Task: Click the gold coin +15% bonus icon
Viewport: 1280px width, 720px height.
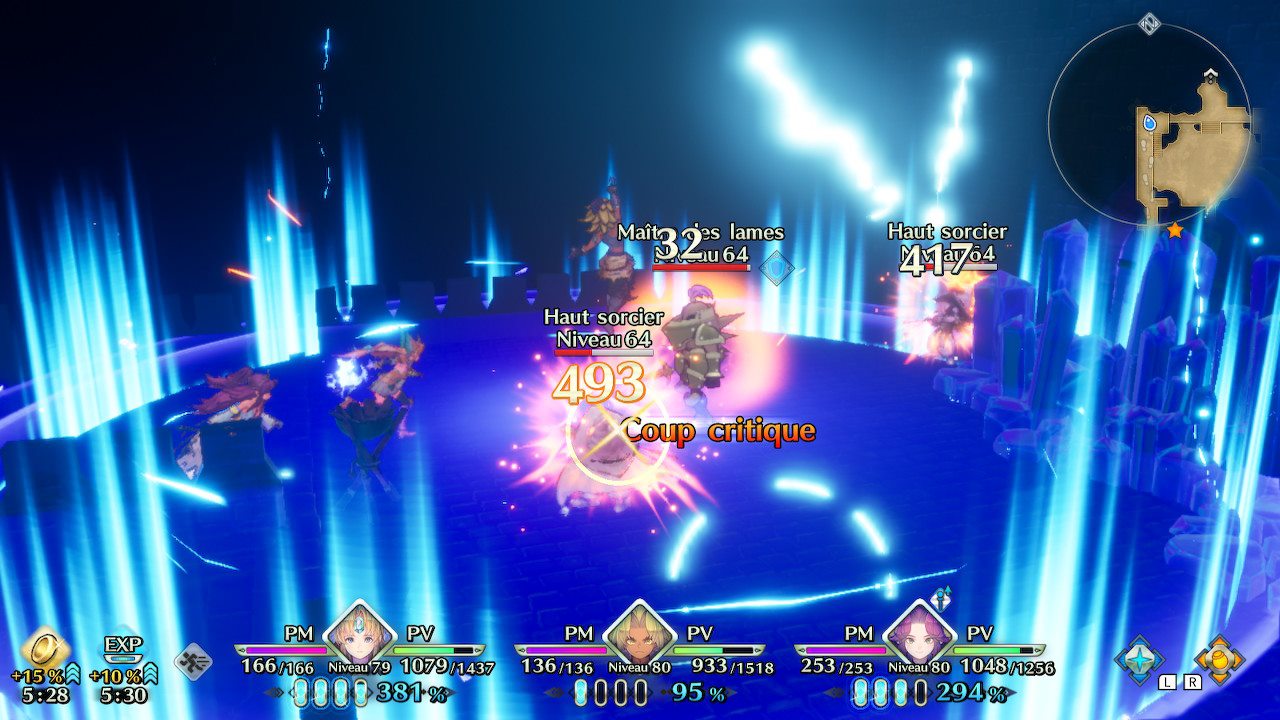Action: [45, 648]
